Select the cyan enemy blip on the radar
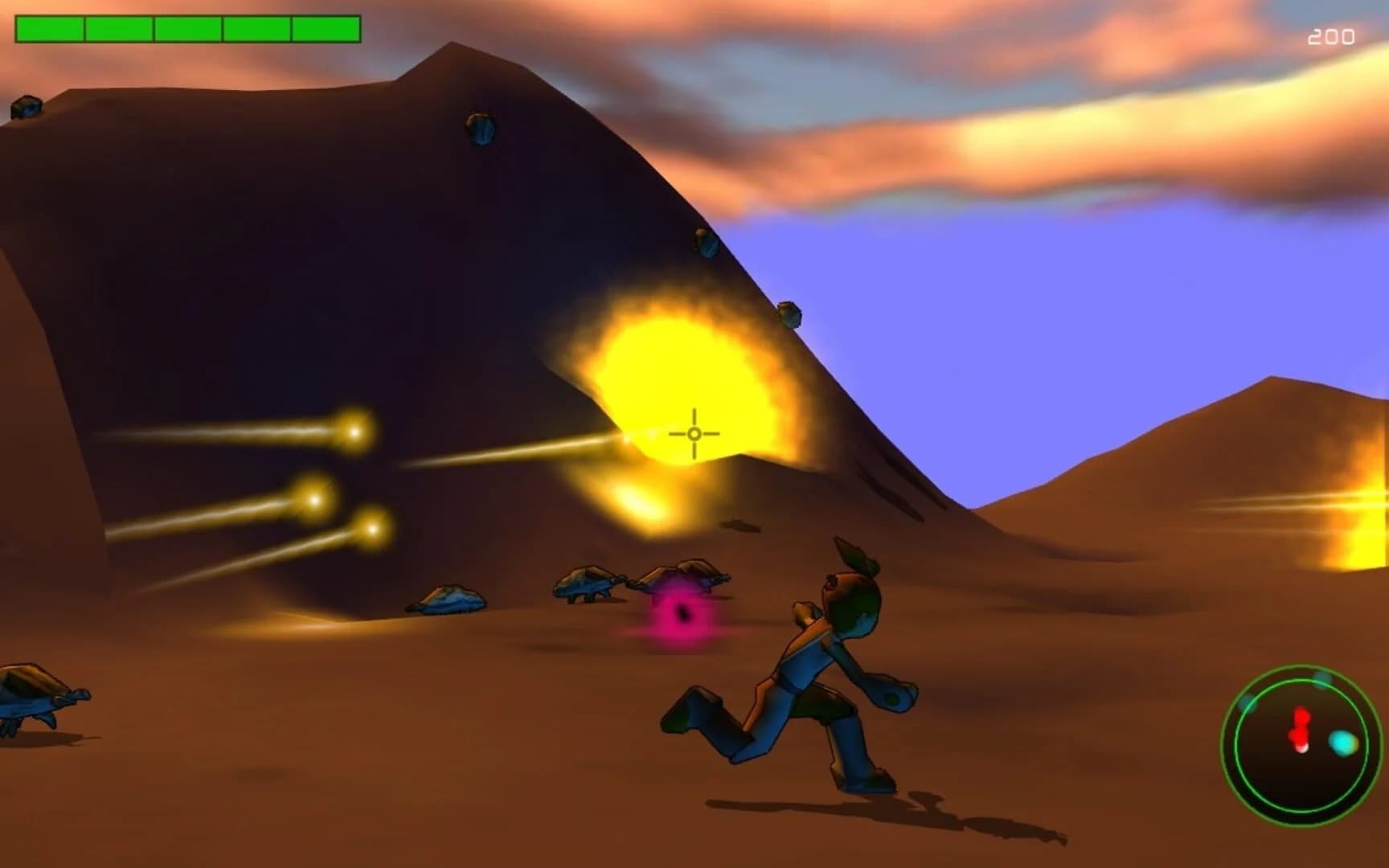 [x=1342, y=742]
